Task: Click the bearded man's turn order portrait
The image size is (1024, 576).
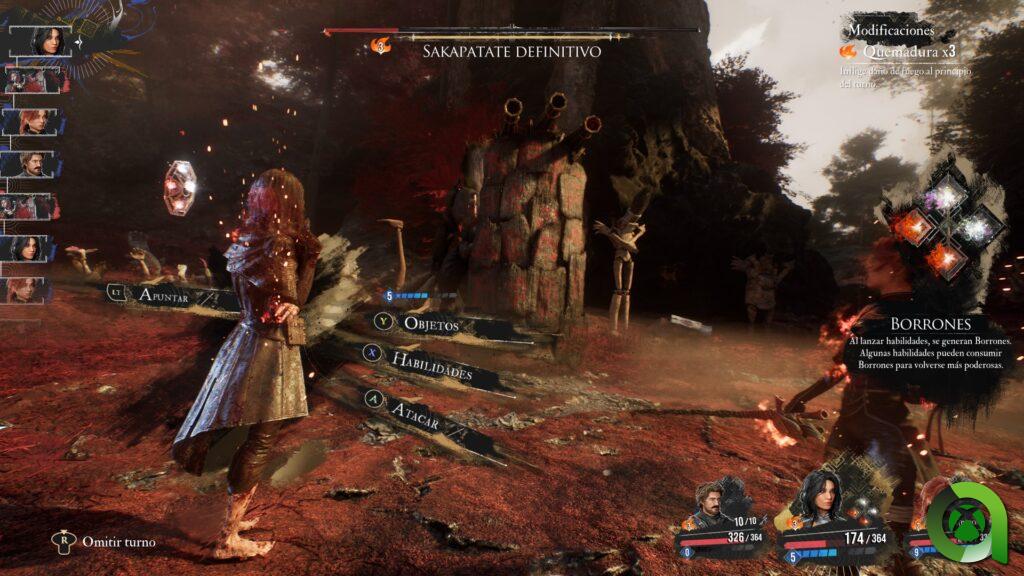Action: [31, 164]
